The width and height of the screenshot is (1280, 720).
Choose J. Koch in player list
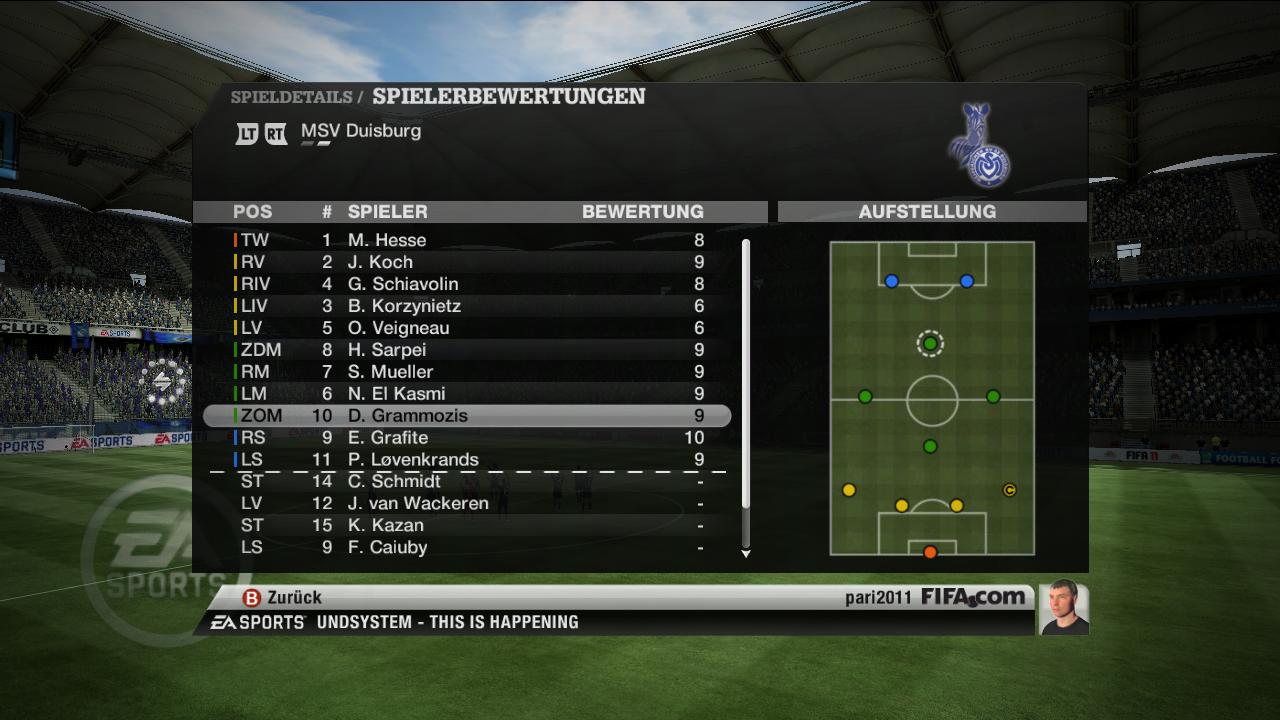(467, 262)
